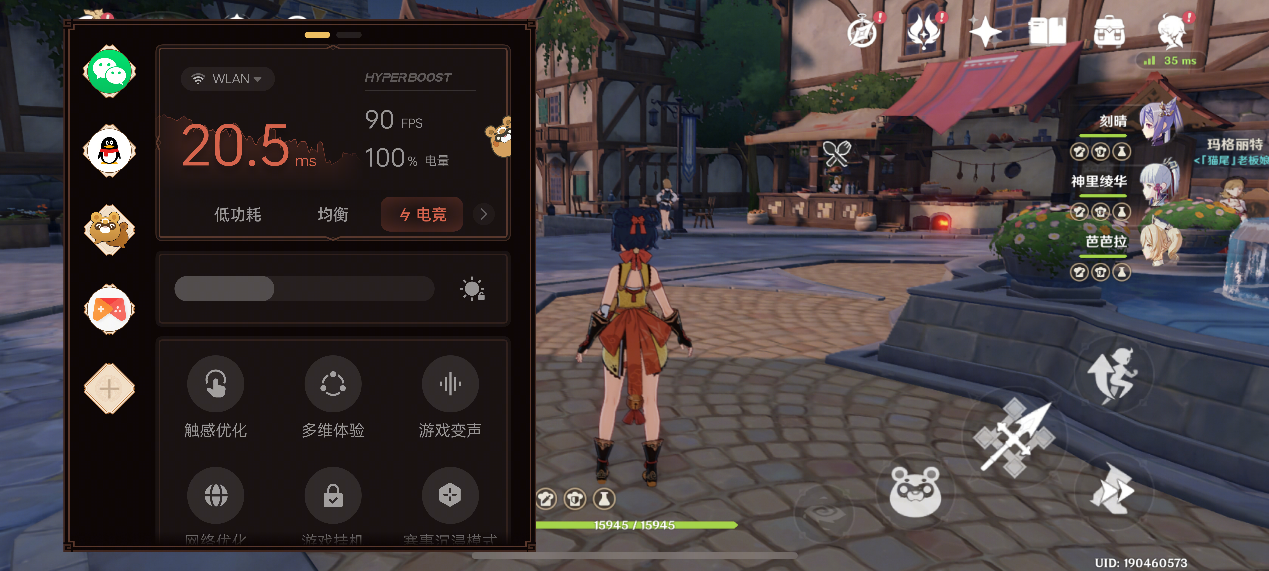
Task: Open the game controller app shortcut
Action: point(109,309)
